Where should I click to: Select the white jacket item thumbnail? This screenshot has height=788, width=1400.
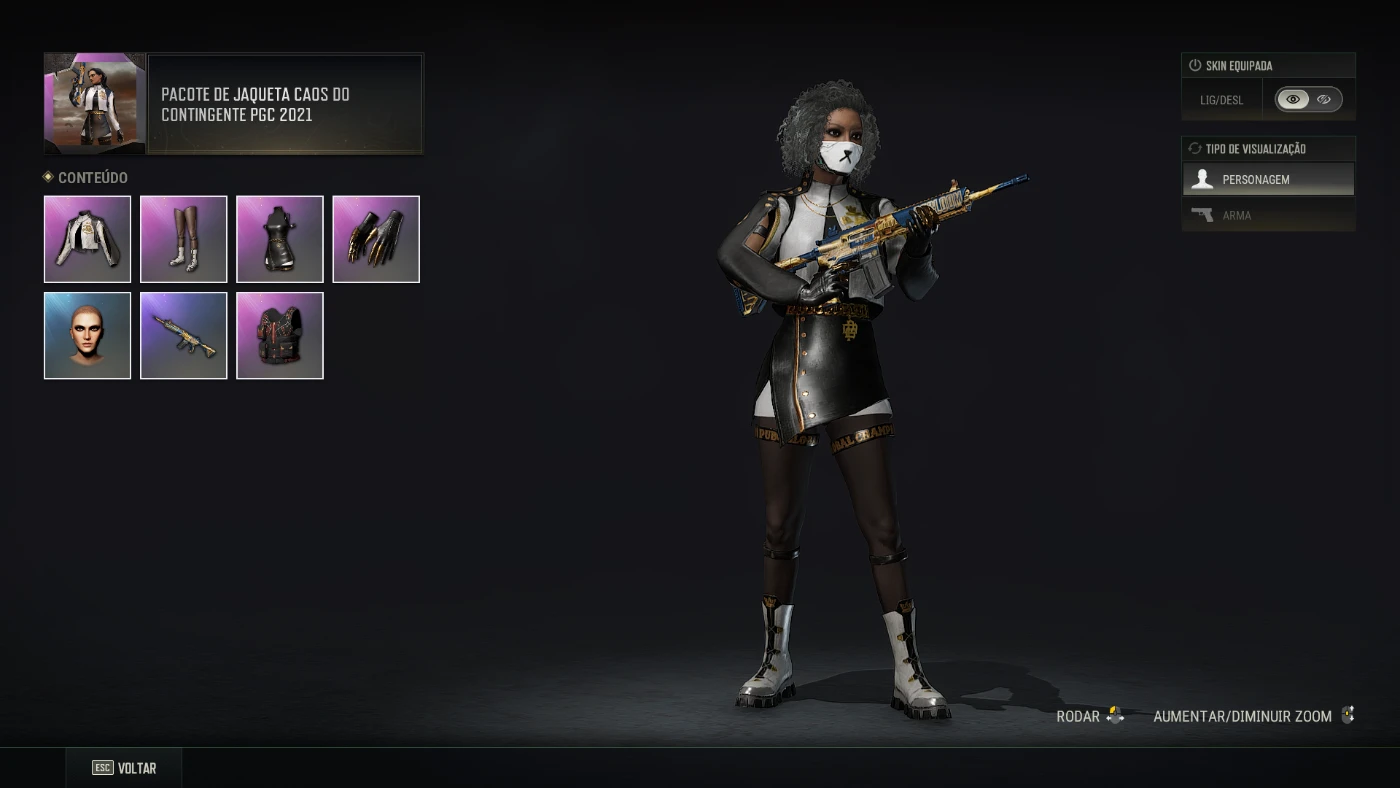[x=87, y=239]
